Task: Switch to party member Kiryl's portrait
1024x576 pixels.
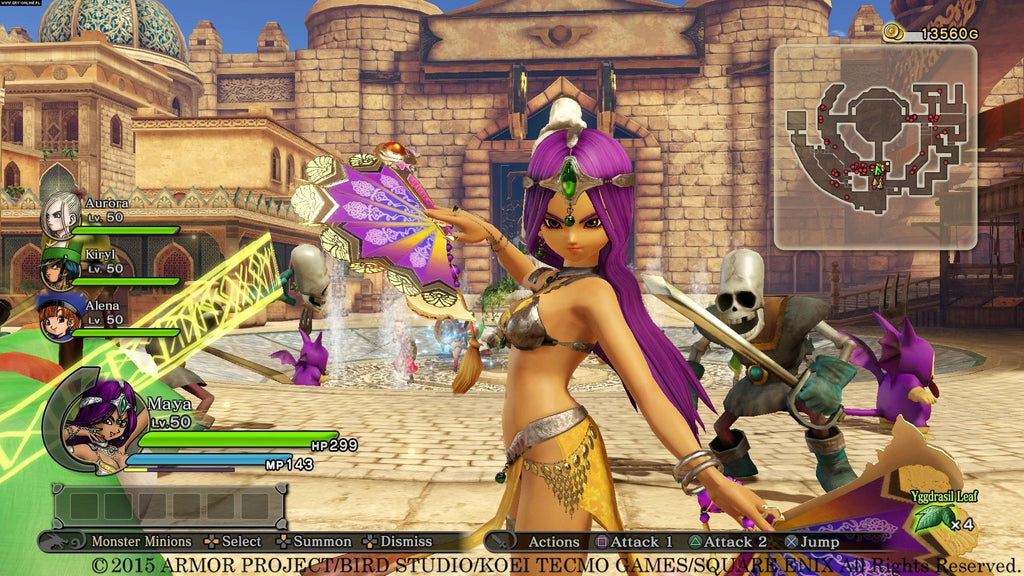Action: coord(59,267)
